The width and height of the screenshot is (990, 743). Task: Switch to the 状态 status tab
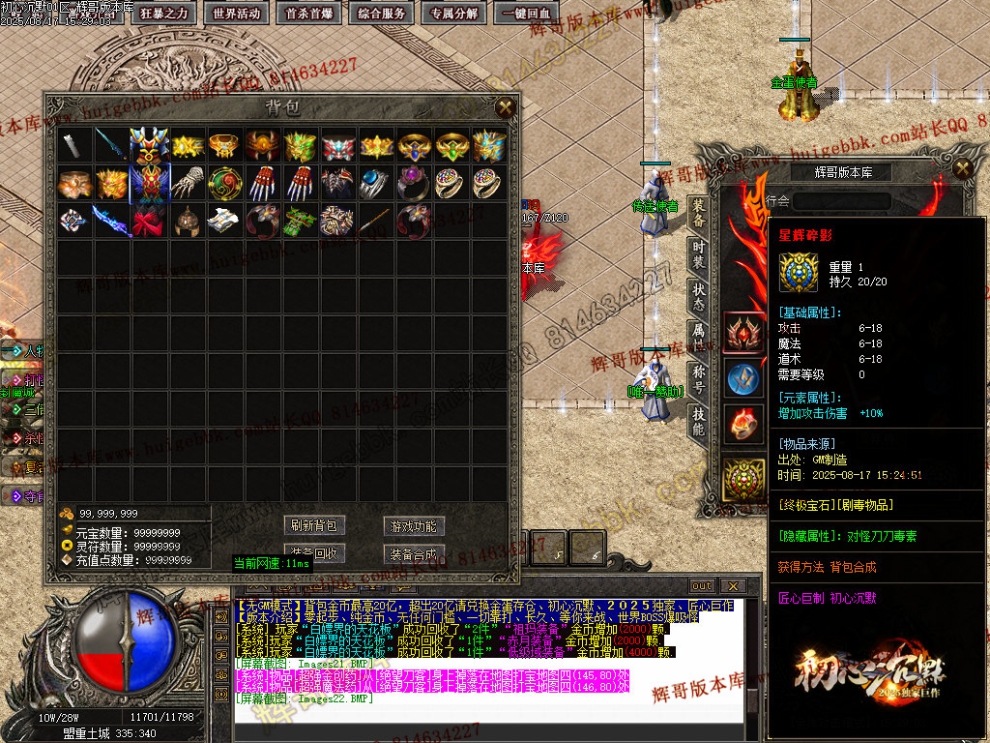699,295
